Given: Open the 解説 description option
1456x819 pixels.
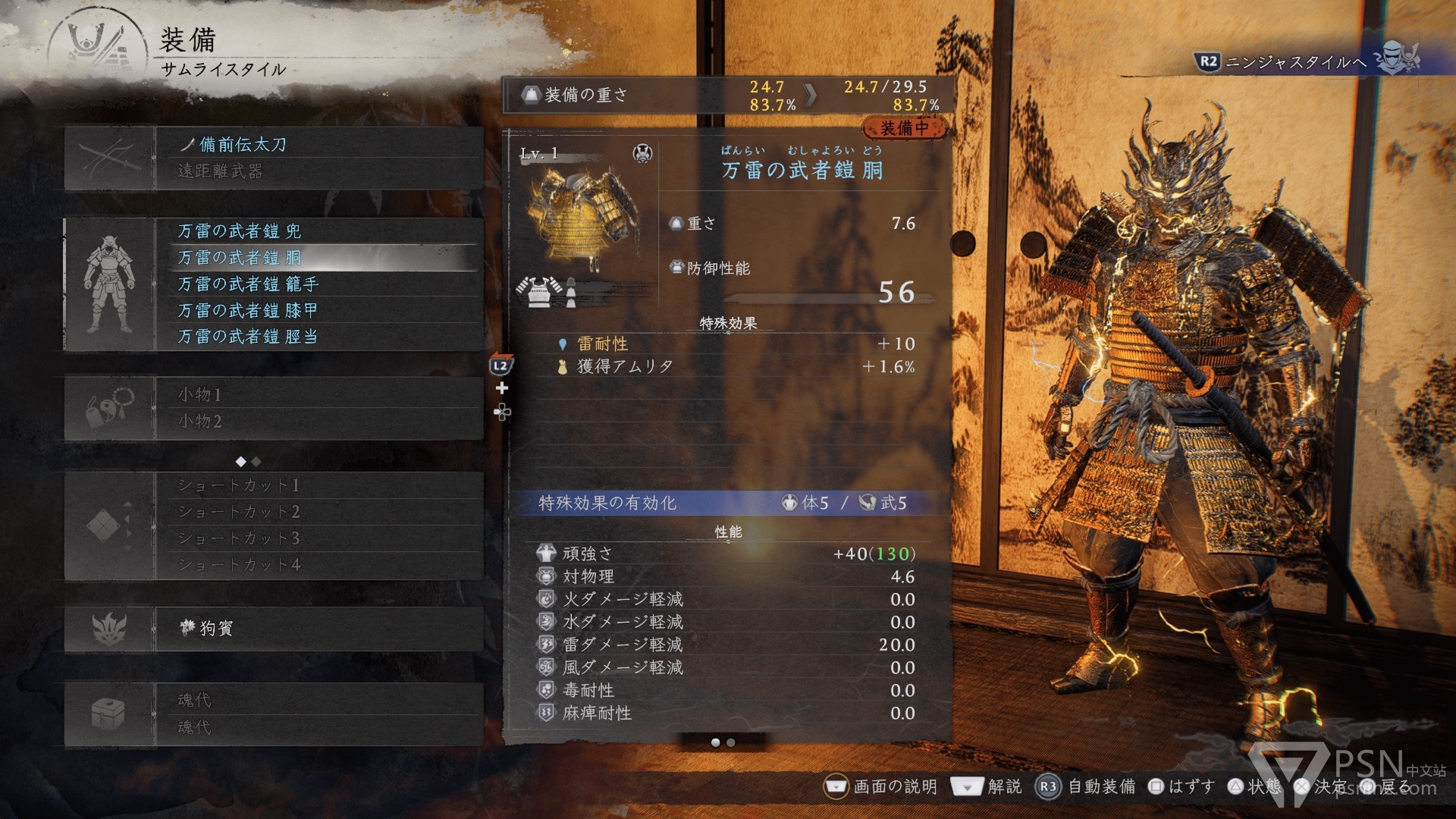Looking at the screenshot, I should pyautogui.click(x=987, y=786).
